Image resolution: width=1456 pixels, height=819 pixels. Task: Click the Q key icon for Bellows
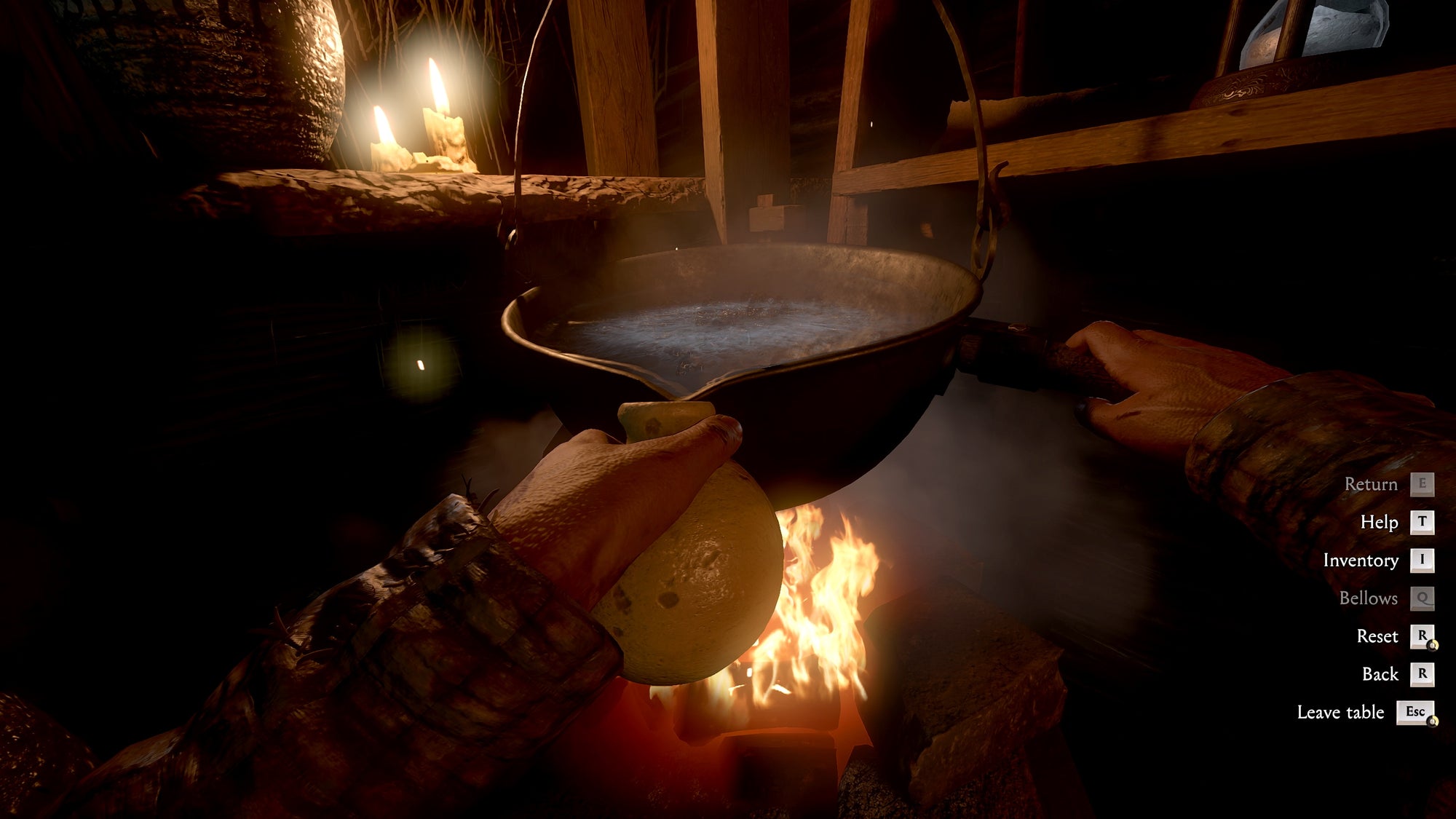[x=1423, y=598]
